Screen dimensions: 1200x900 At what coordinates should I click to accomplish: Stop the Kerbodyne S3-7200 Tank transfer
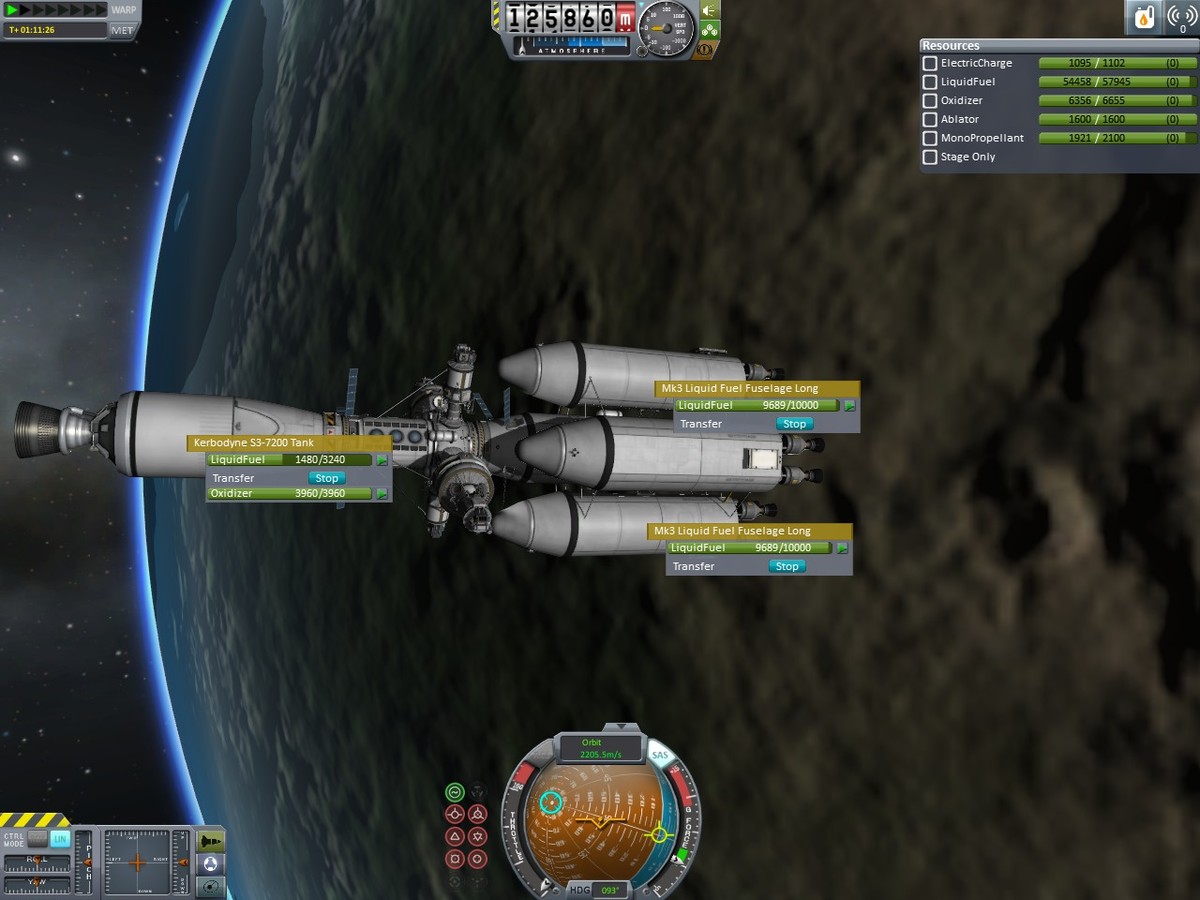click(x=326, y=478)
